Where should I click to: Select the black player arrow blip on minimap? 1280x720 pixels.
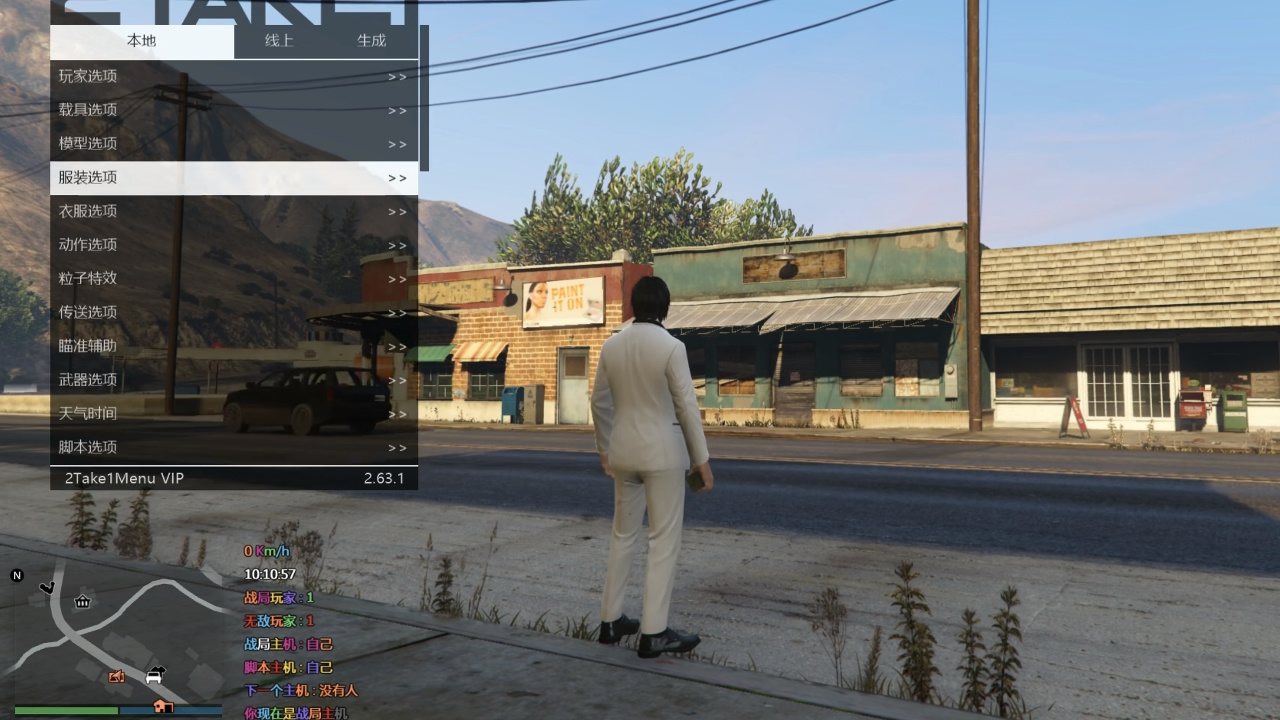[x=47, y=588]
